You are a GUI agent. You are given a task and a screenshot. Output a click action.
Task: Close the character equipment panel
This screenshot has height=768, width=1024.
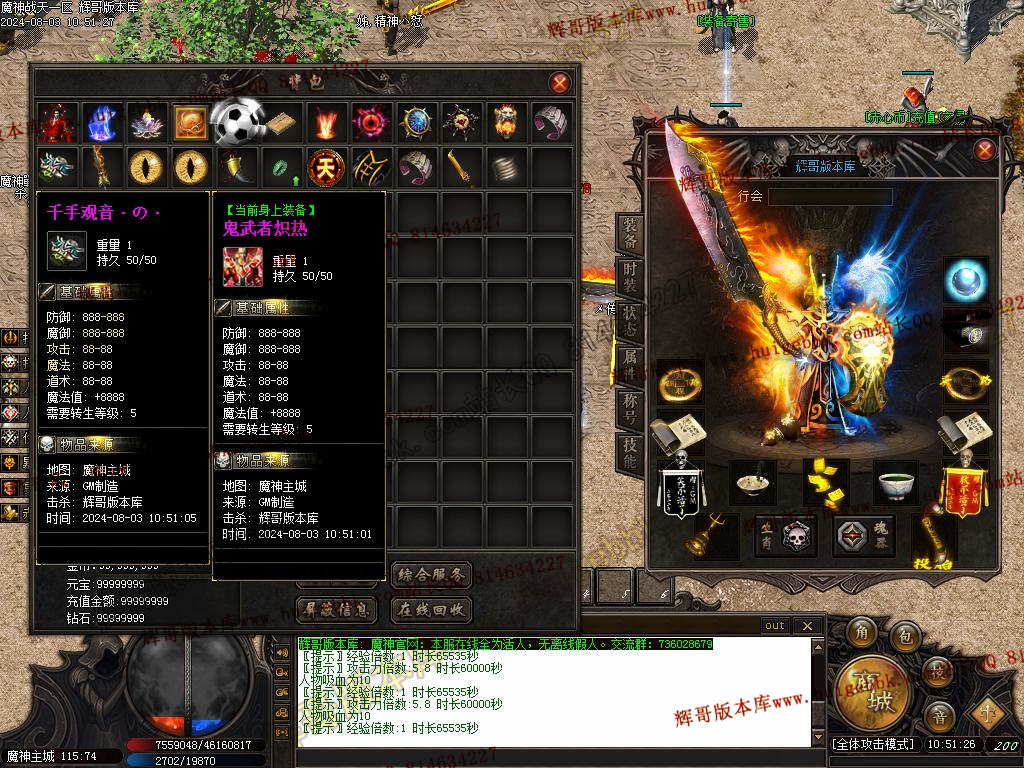(x=985, y=151)
